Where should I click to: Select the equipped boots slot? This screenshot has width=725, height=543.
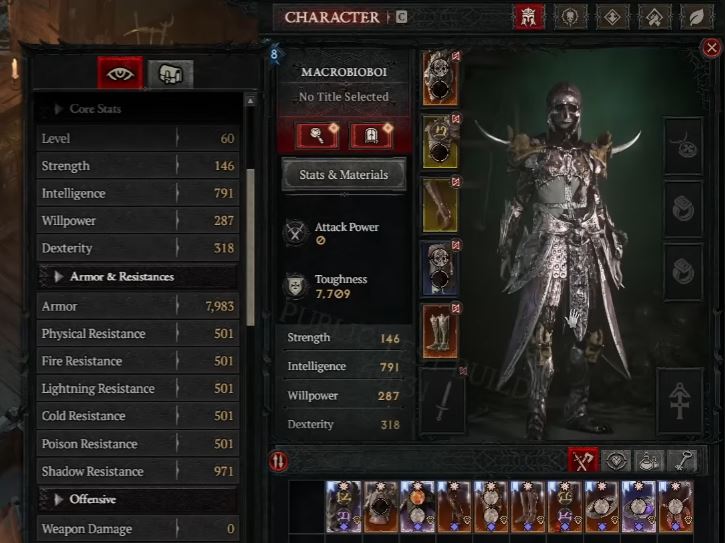pyautogui.click(x=439, y=331)
